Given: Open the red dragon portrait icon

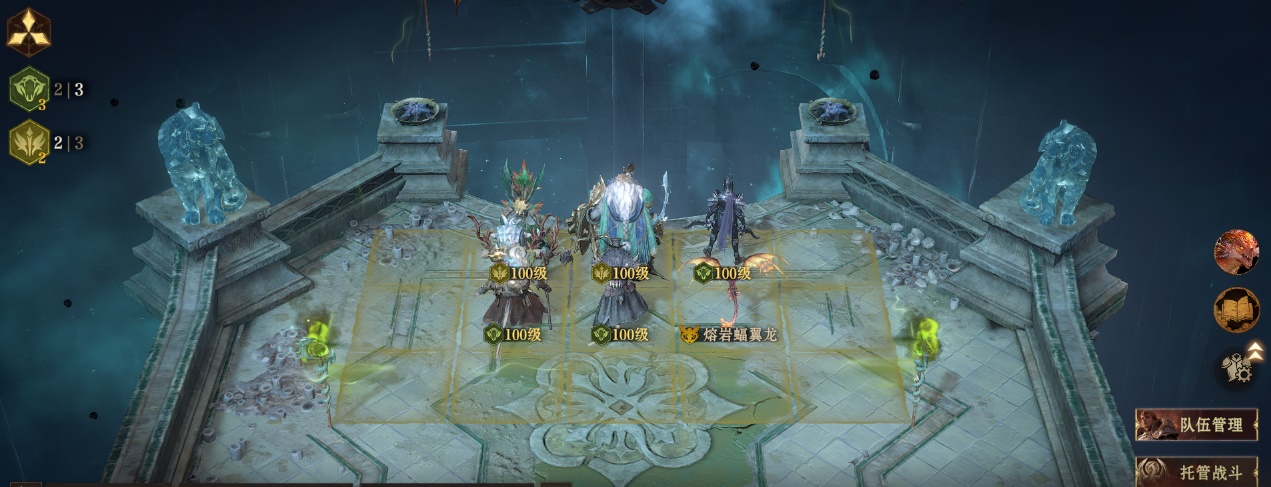Looking at the screenshot, I should click(1236, 252).
